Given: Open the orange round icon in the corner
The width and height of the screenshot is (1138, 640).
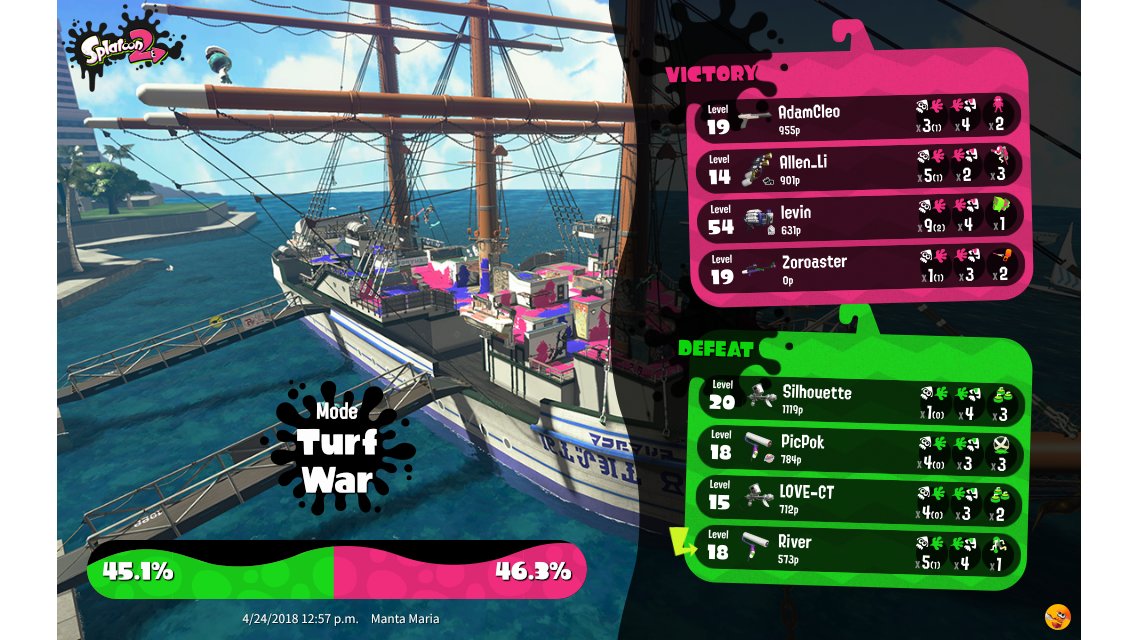Looking at the screenshot, I should click(x=1057, y=616).
